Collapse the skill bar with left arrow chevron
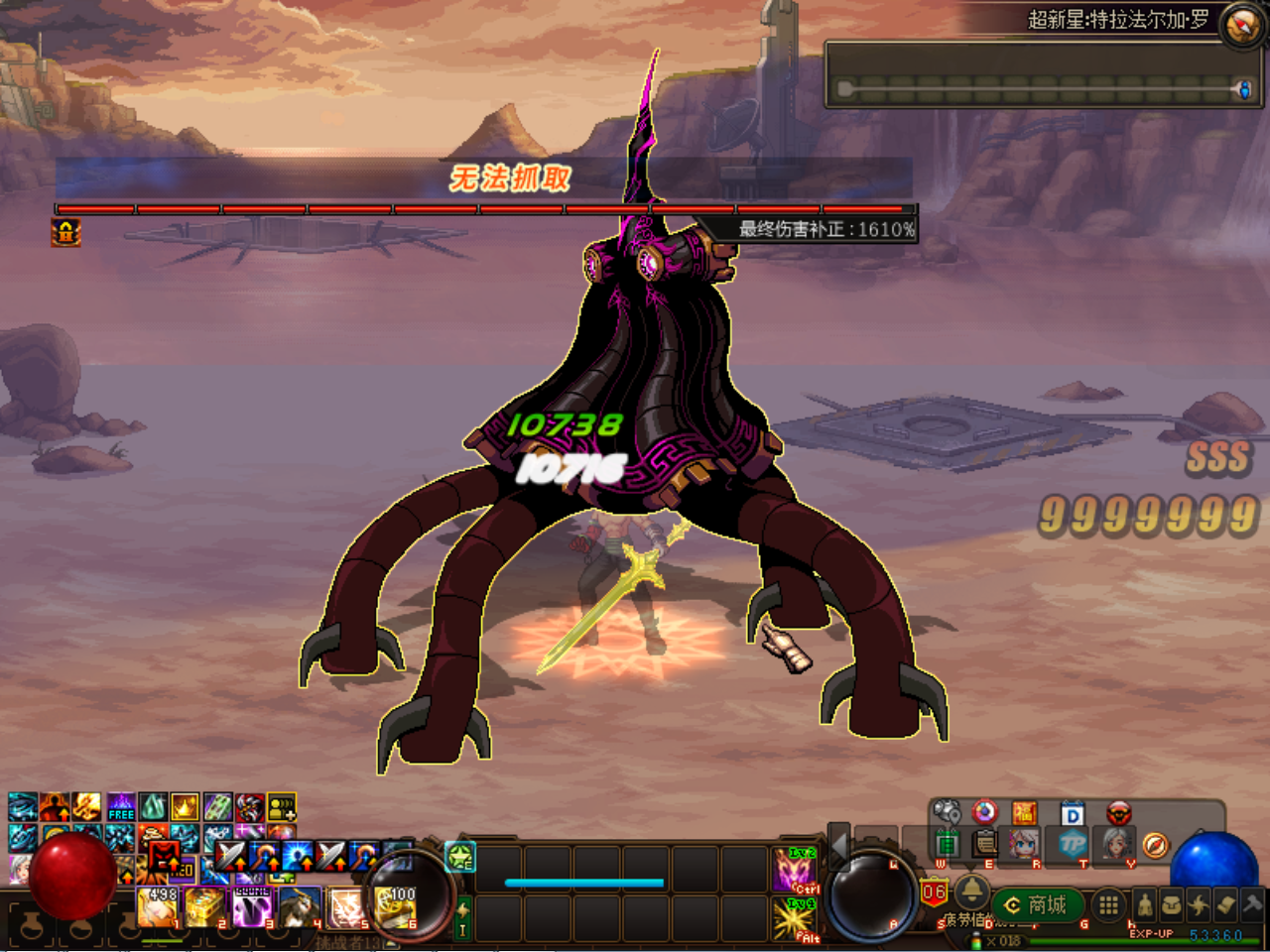 click(x=836, y=848)
